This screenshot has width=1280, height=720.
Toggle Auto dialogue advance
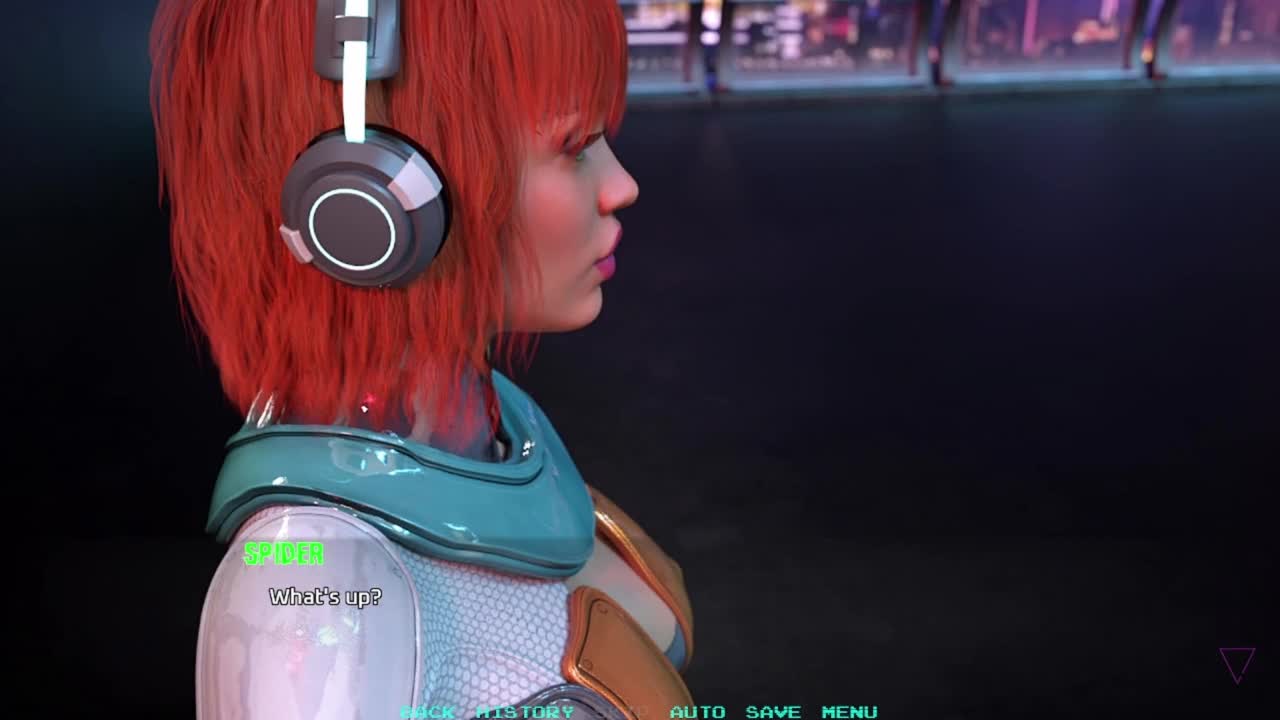coord(697,711)
